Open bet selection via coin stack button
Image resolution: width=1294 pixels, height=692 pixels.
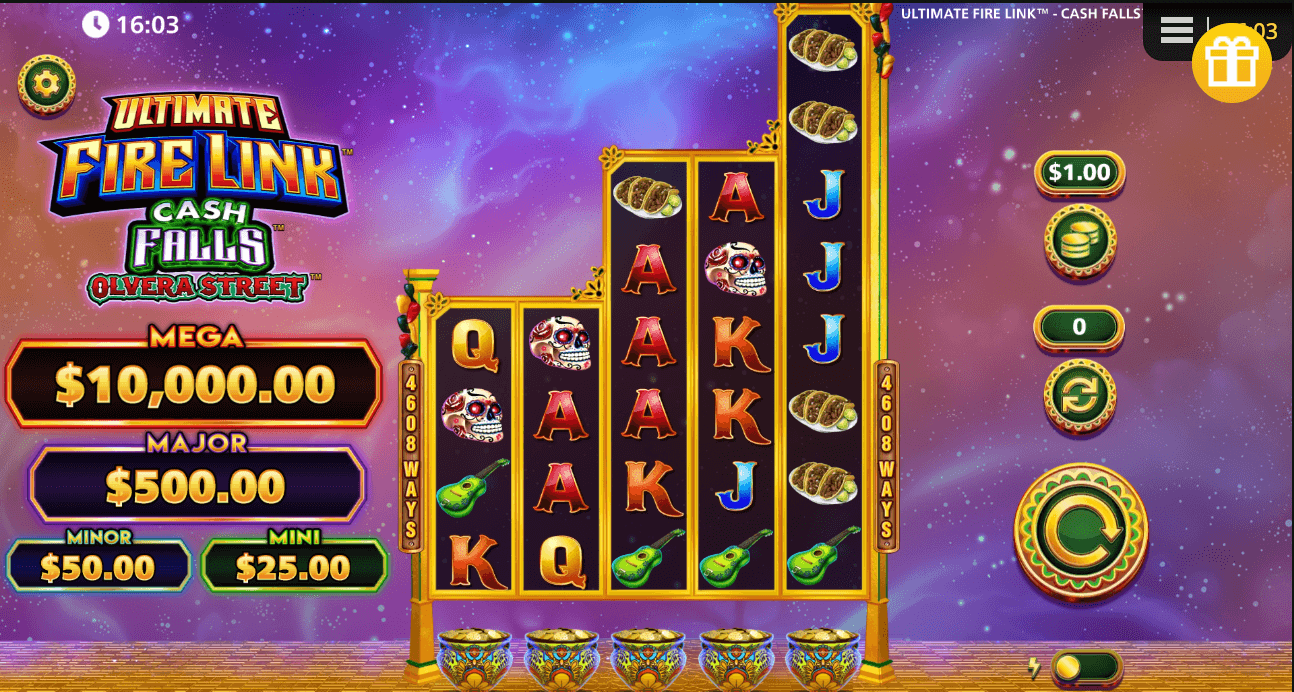1080,242
